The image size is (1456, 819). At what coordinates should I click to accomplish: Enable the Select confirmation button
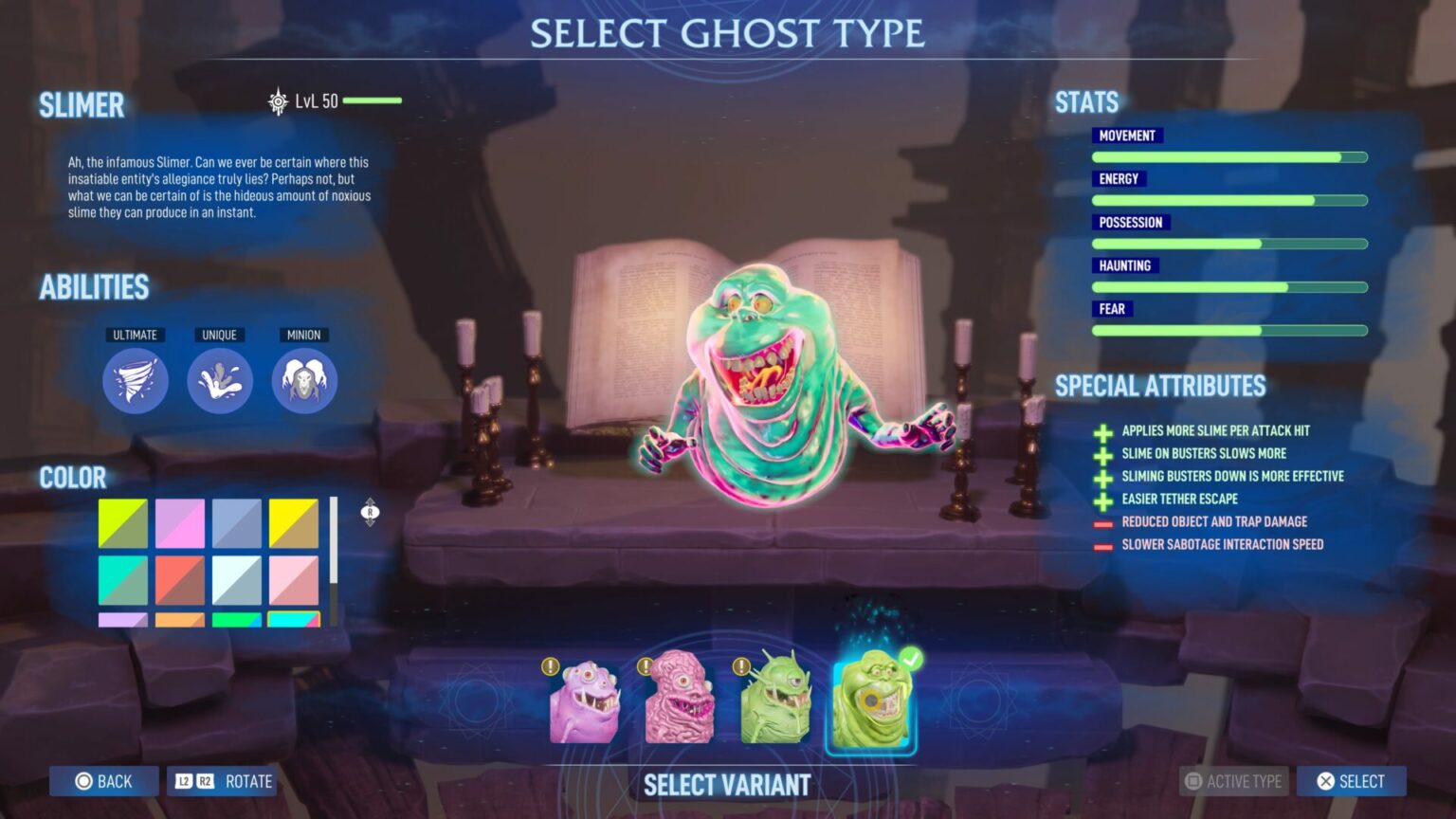(x=1350, y=781)
